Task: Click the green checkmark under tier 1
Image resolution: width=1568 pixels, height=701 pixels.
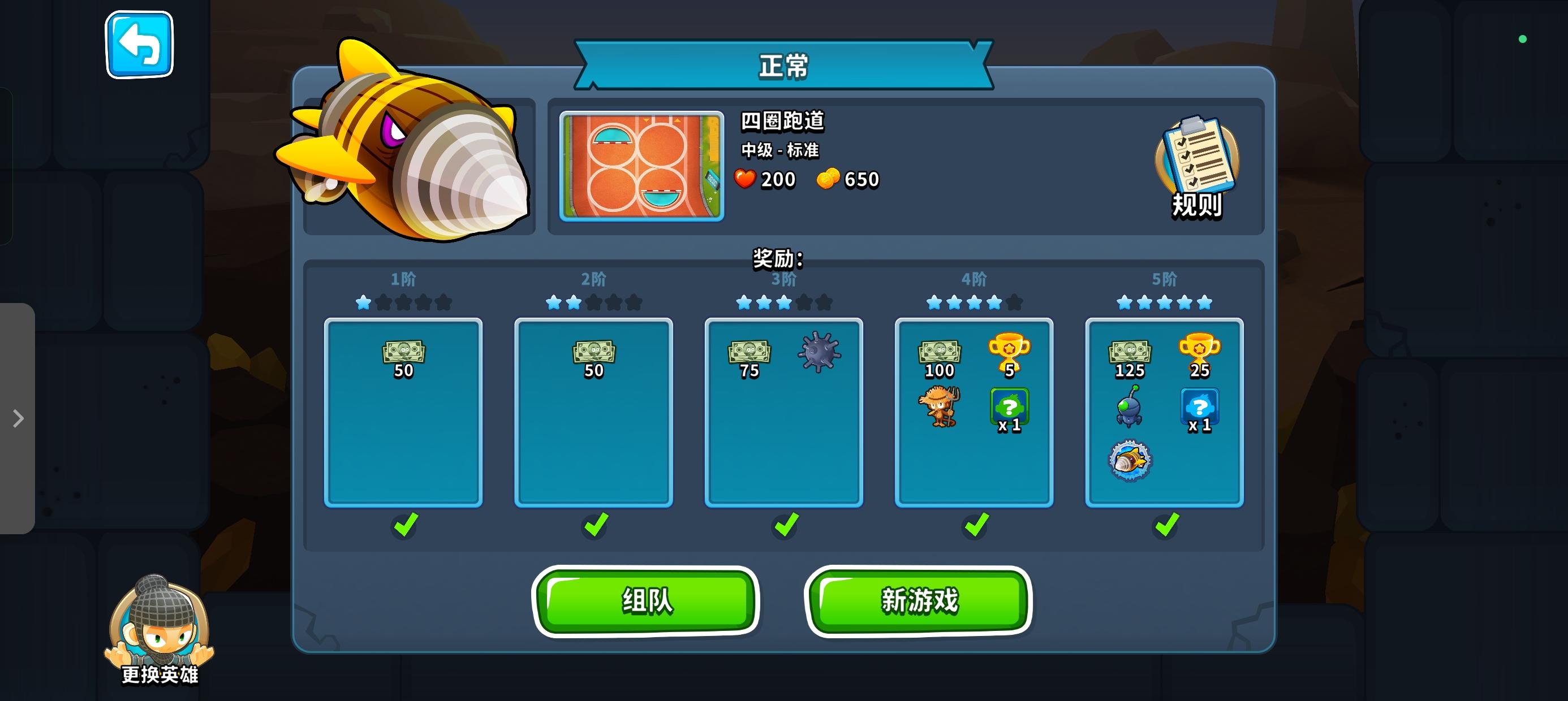Action: (x=404, y=525)
